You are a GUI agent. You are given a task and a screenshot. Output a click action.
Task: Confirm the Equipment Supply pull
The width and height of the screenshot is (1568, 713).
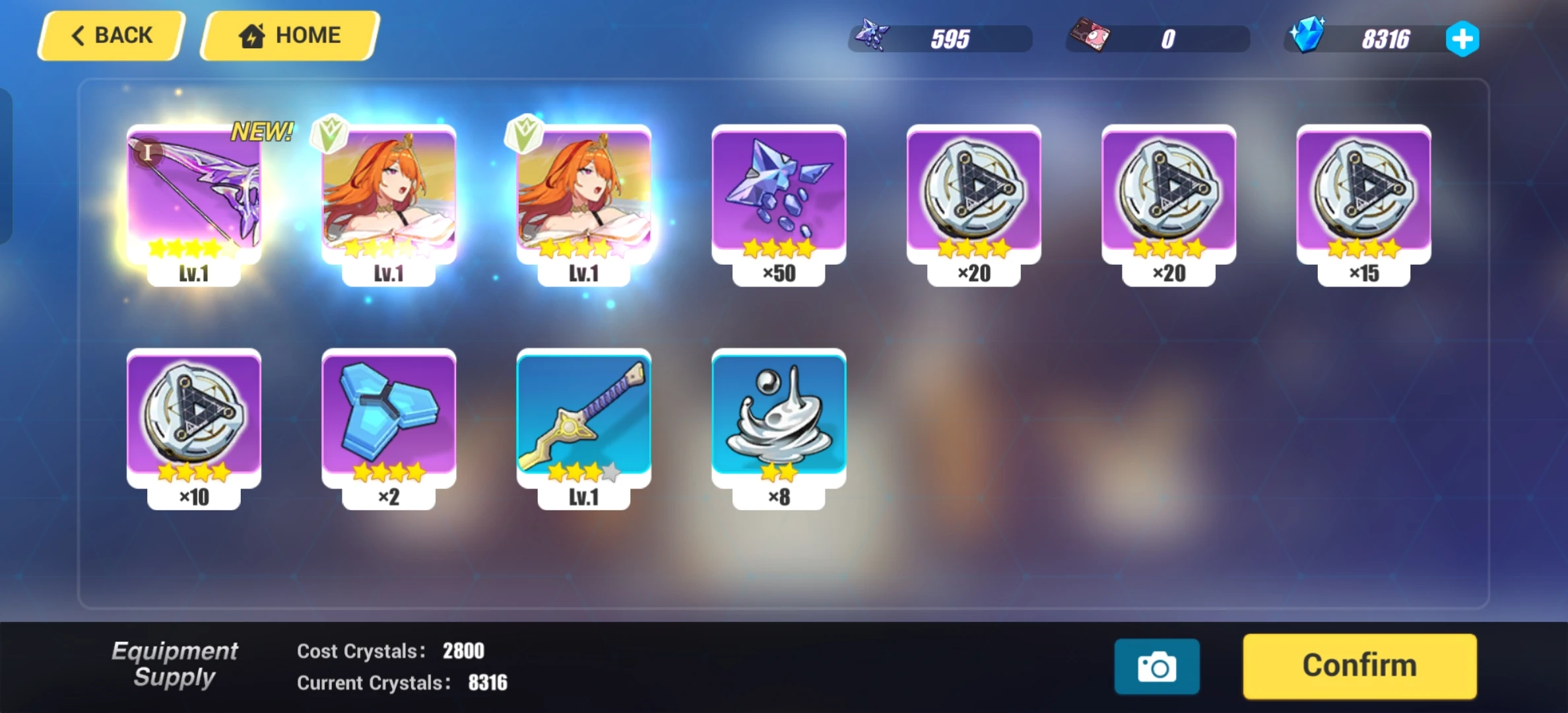(x=1359, y=665)
